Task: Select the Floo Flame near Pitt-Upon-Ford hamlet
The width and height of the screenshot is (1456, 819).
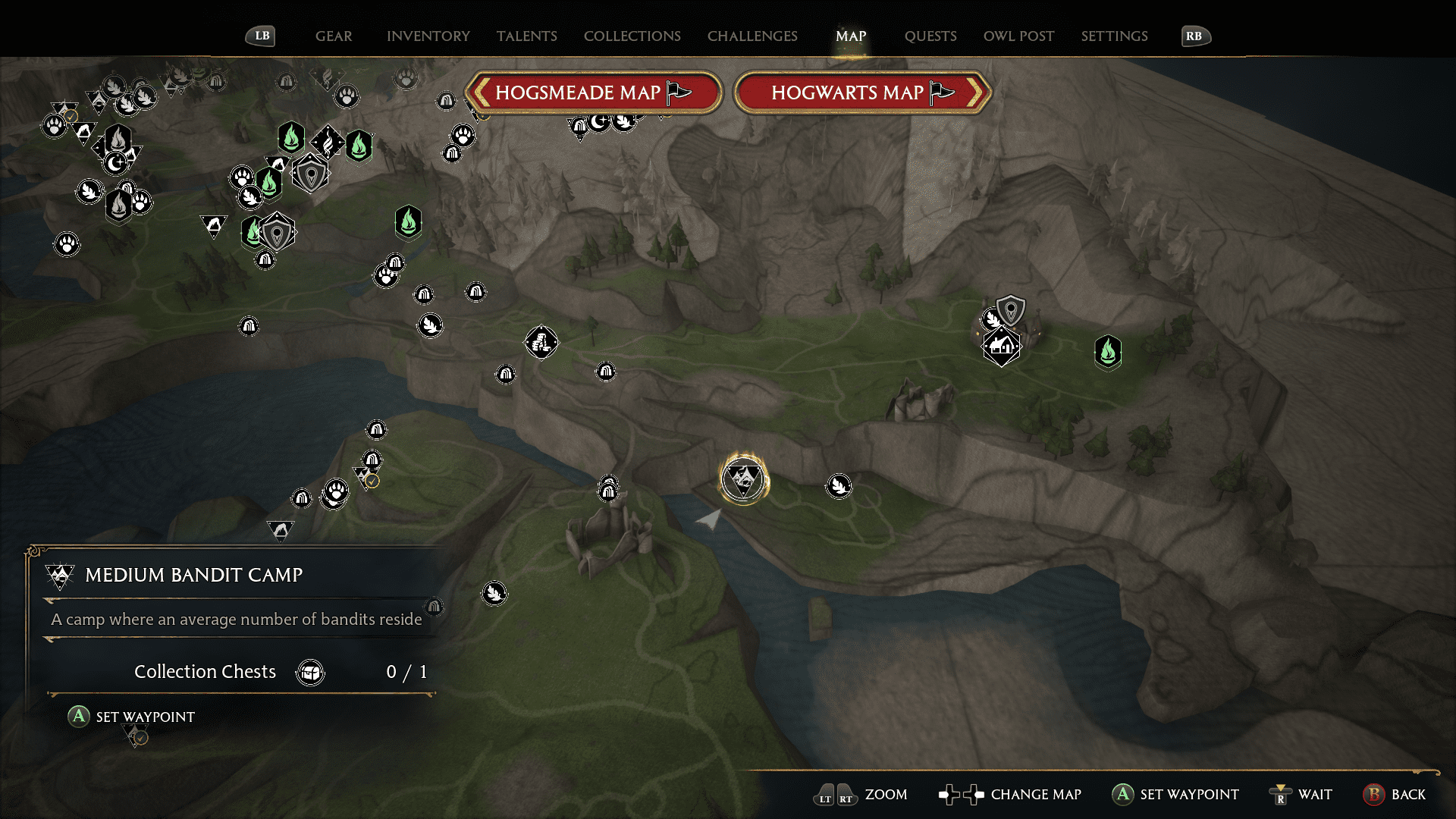Action: coord(1108,353)
